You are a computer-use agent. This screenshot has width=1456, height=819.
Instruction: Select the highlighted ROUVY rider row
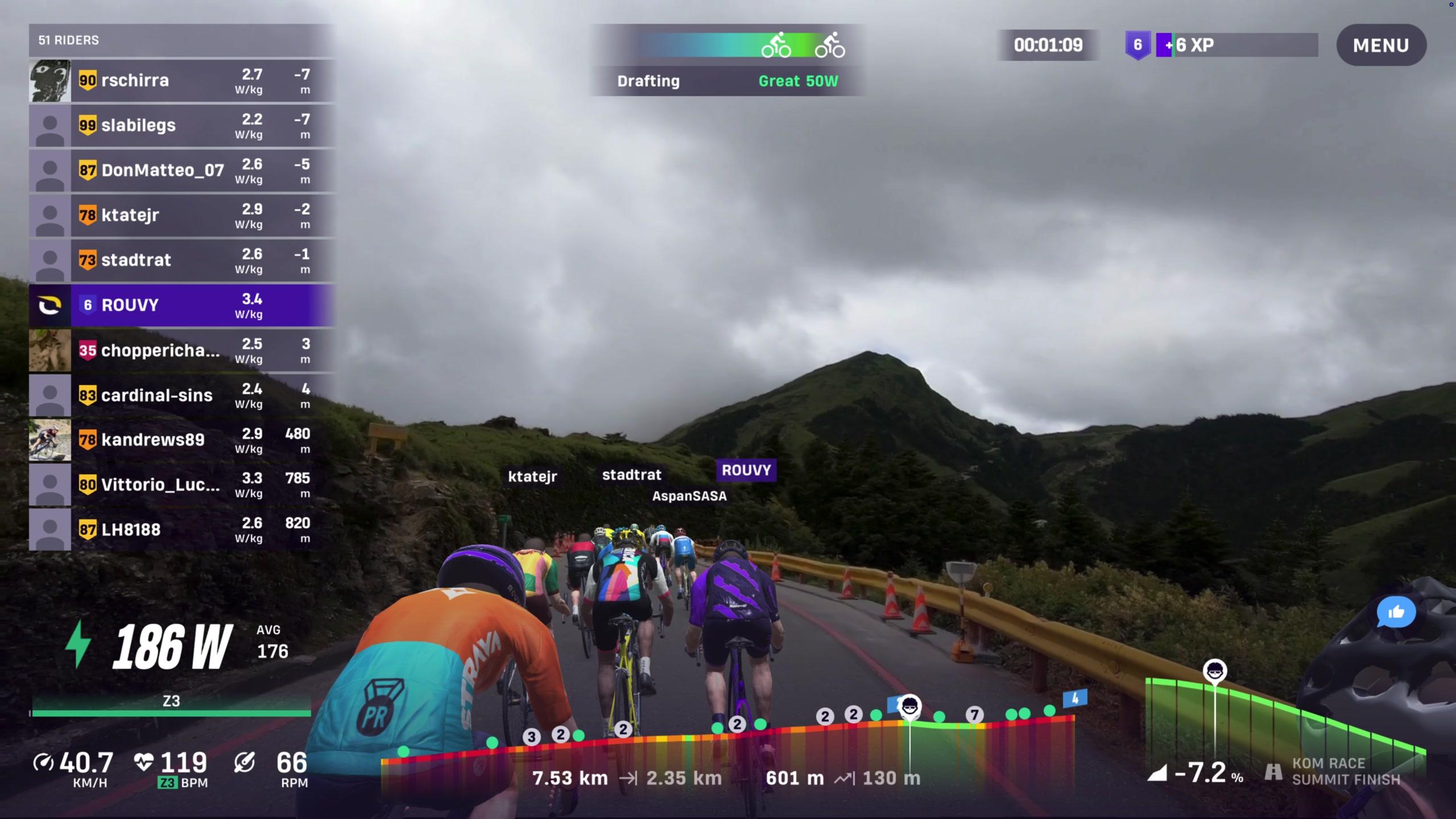(182, 305)
